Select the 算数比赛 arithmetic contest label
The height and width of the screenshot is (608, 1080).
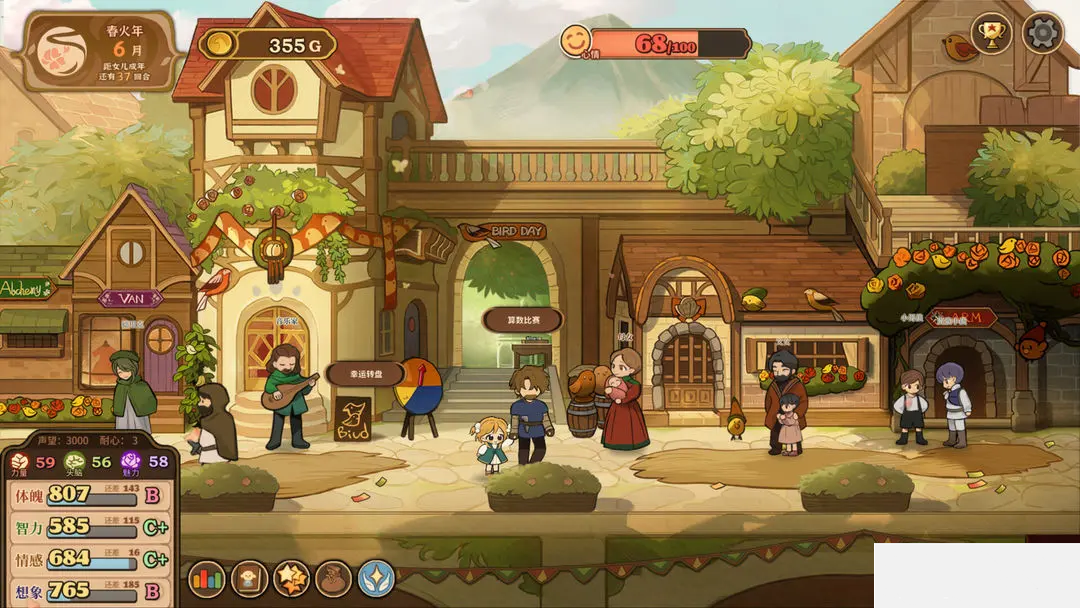tap(522, 320)
